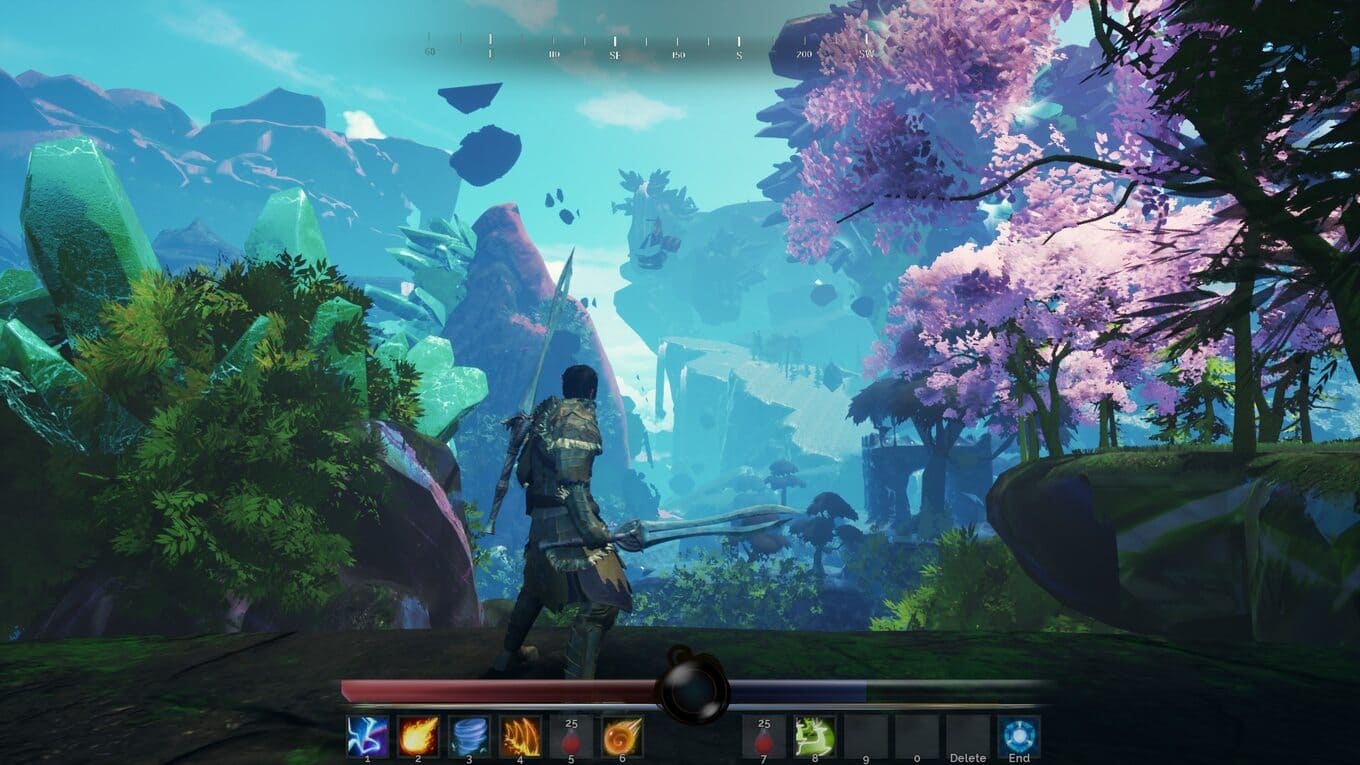Select the blue tornado ability

[469, 736]
